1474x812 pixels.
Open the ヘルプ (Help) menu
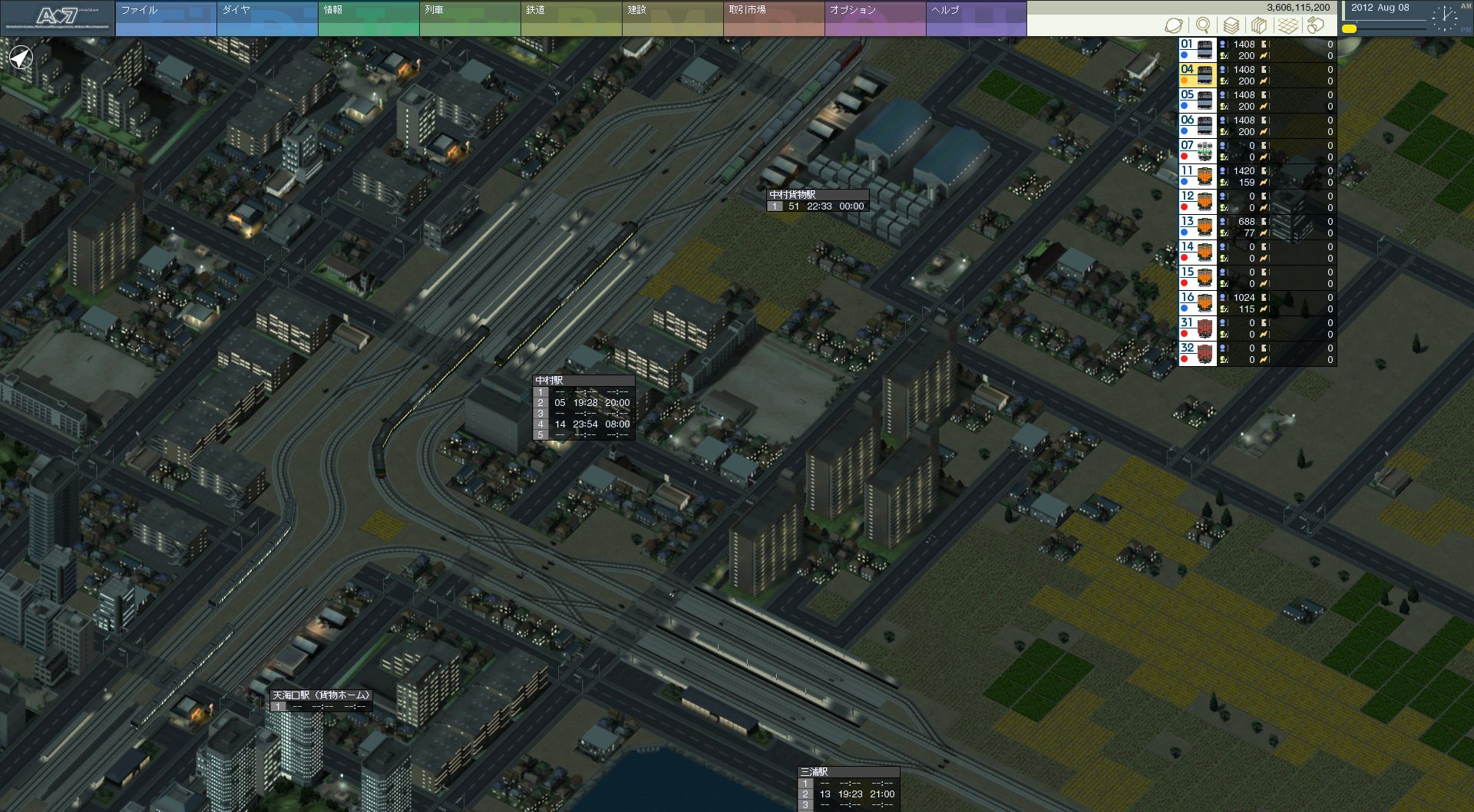[976, 18]
